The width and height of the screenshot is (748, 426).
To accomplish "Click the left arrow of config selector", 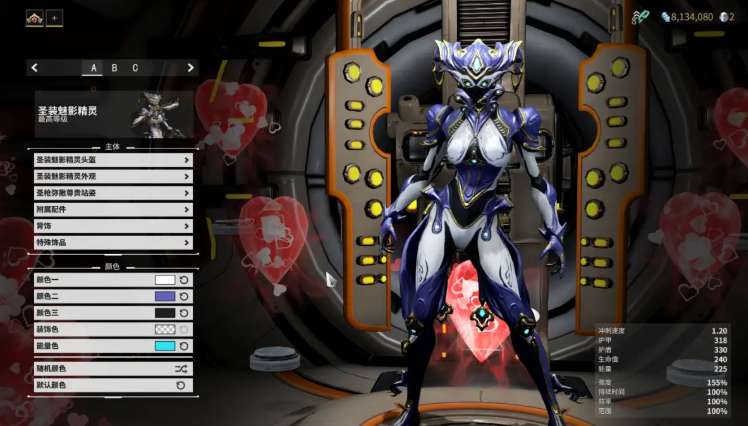I will pos(35,68).
